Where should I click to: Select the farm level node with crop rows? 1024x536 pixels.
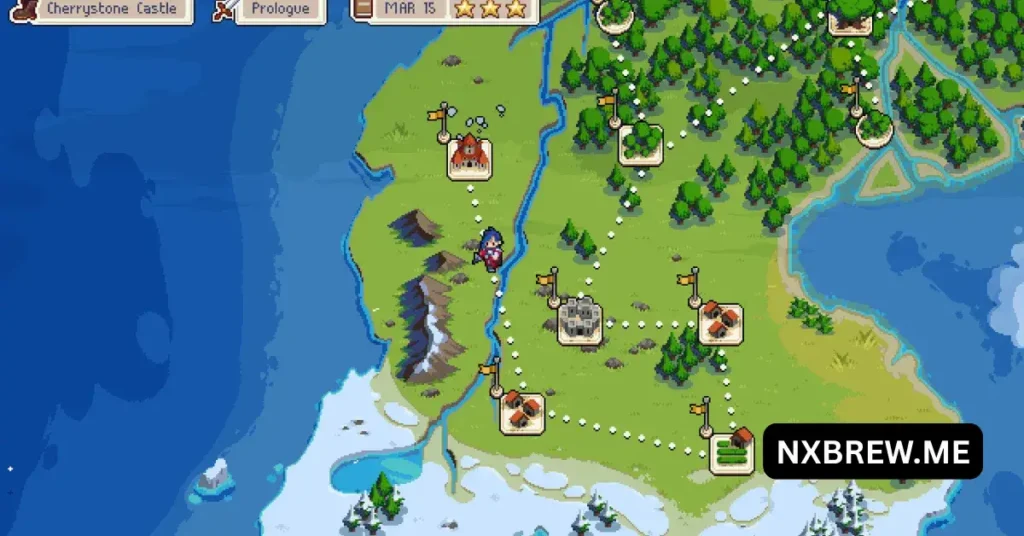tap(732, 452)
